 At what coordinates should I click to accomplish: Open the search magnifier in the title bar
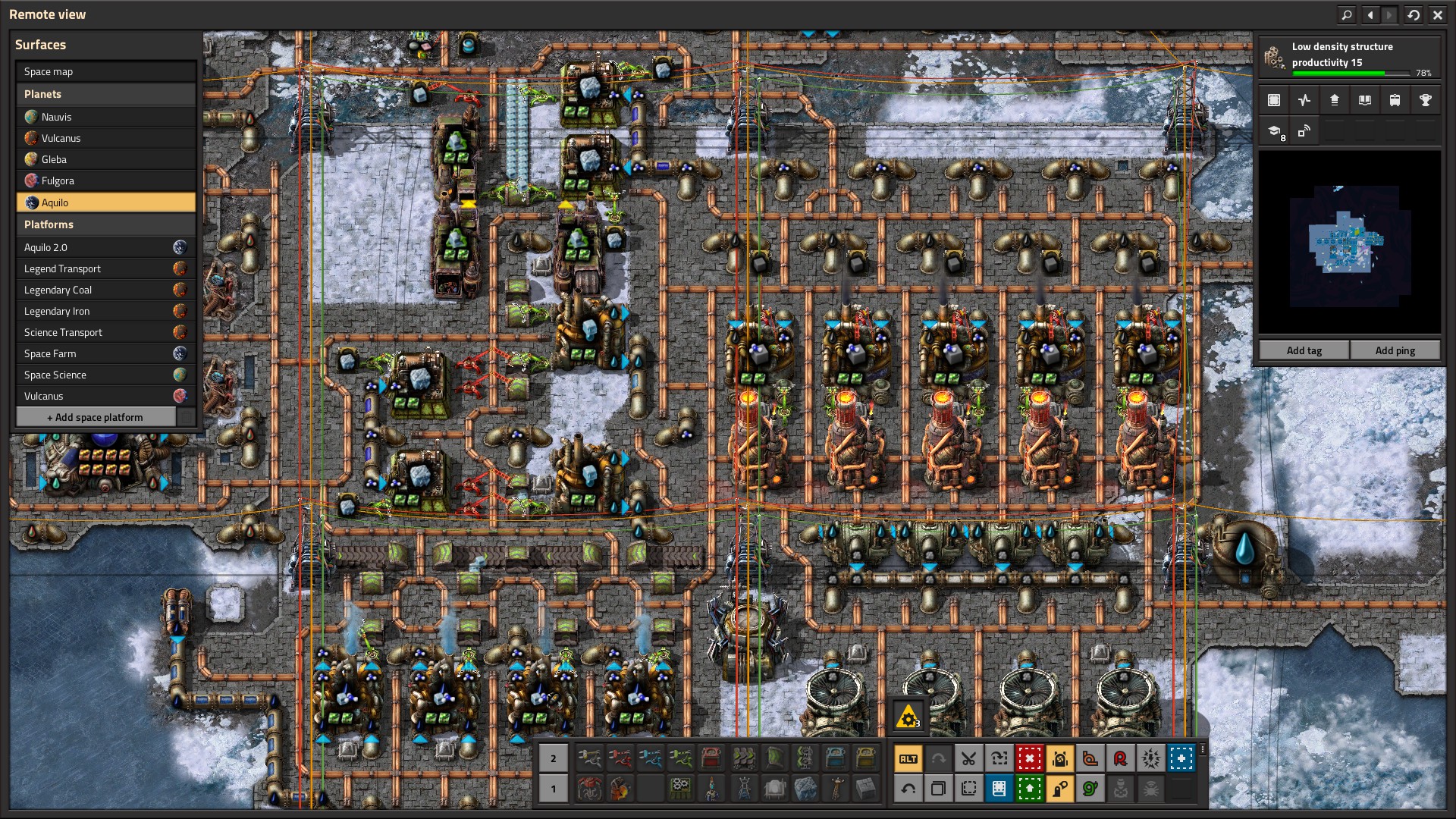click(x=1346, y=14)
